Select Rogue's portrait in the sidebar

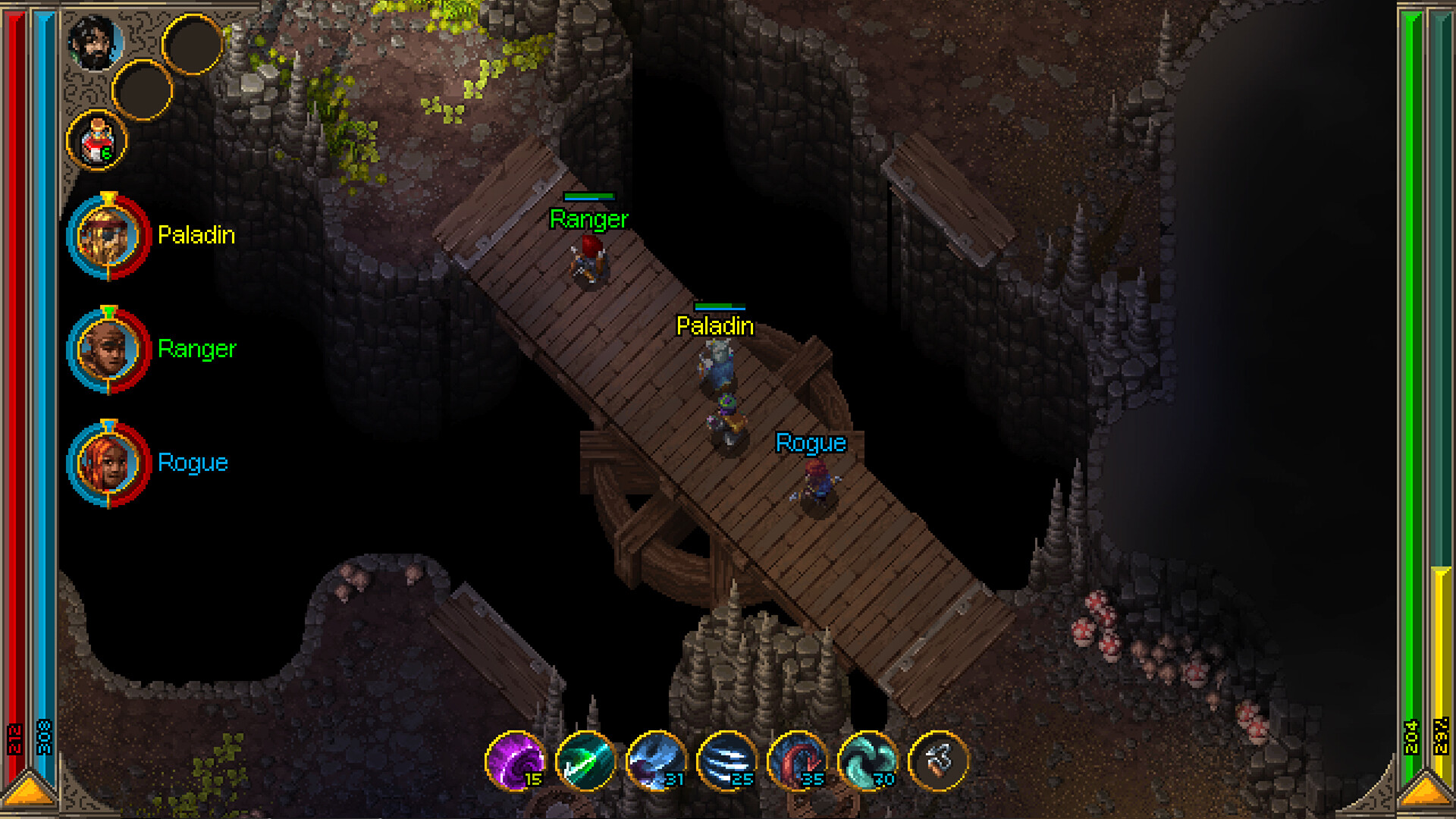click(108, 463)
